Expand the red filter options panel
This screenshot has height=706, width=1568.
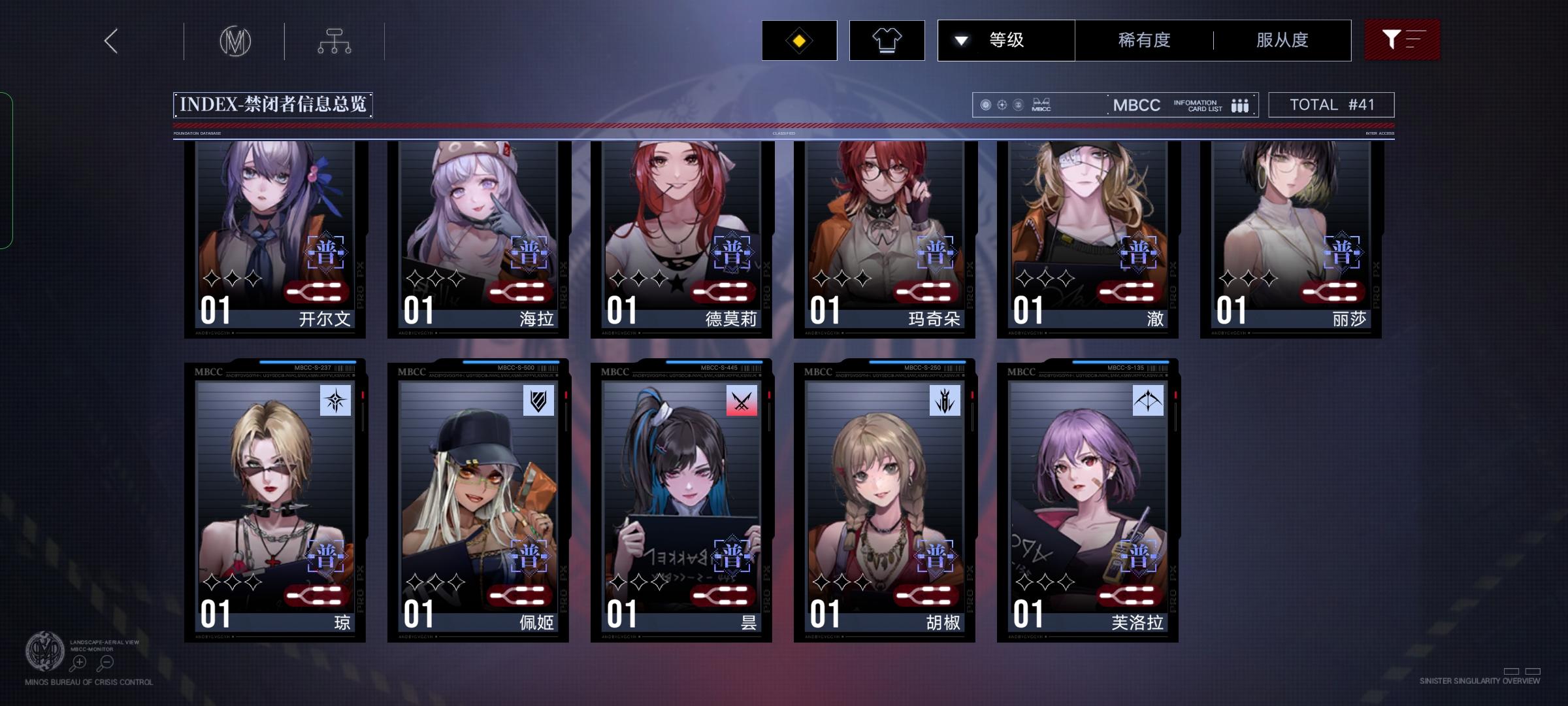click(x=1402, y=40)
